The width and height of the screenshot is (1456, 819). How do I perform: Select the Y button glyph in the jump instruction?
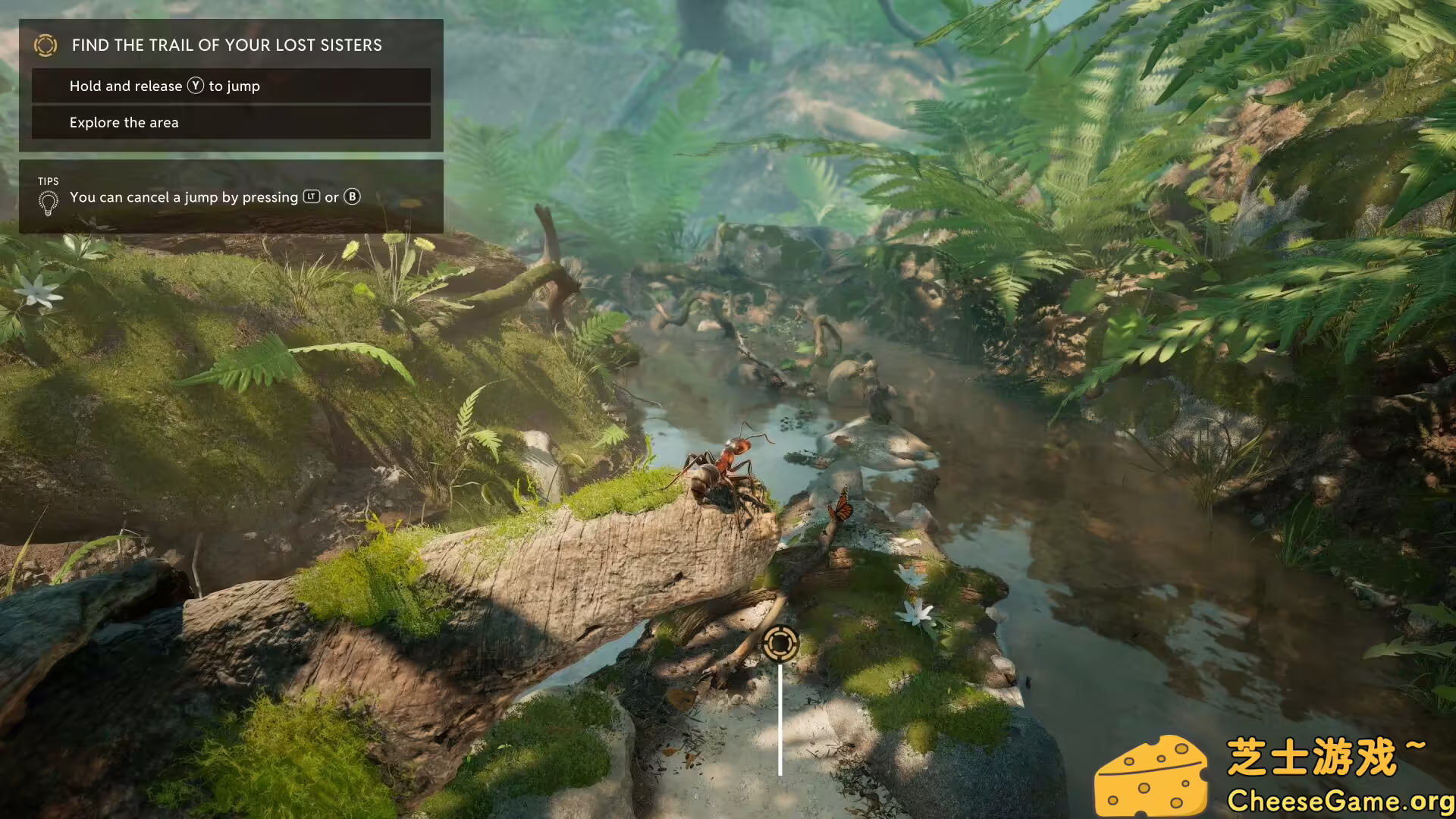196,86
